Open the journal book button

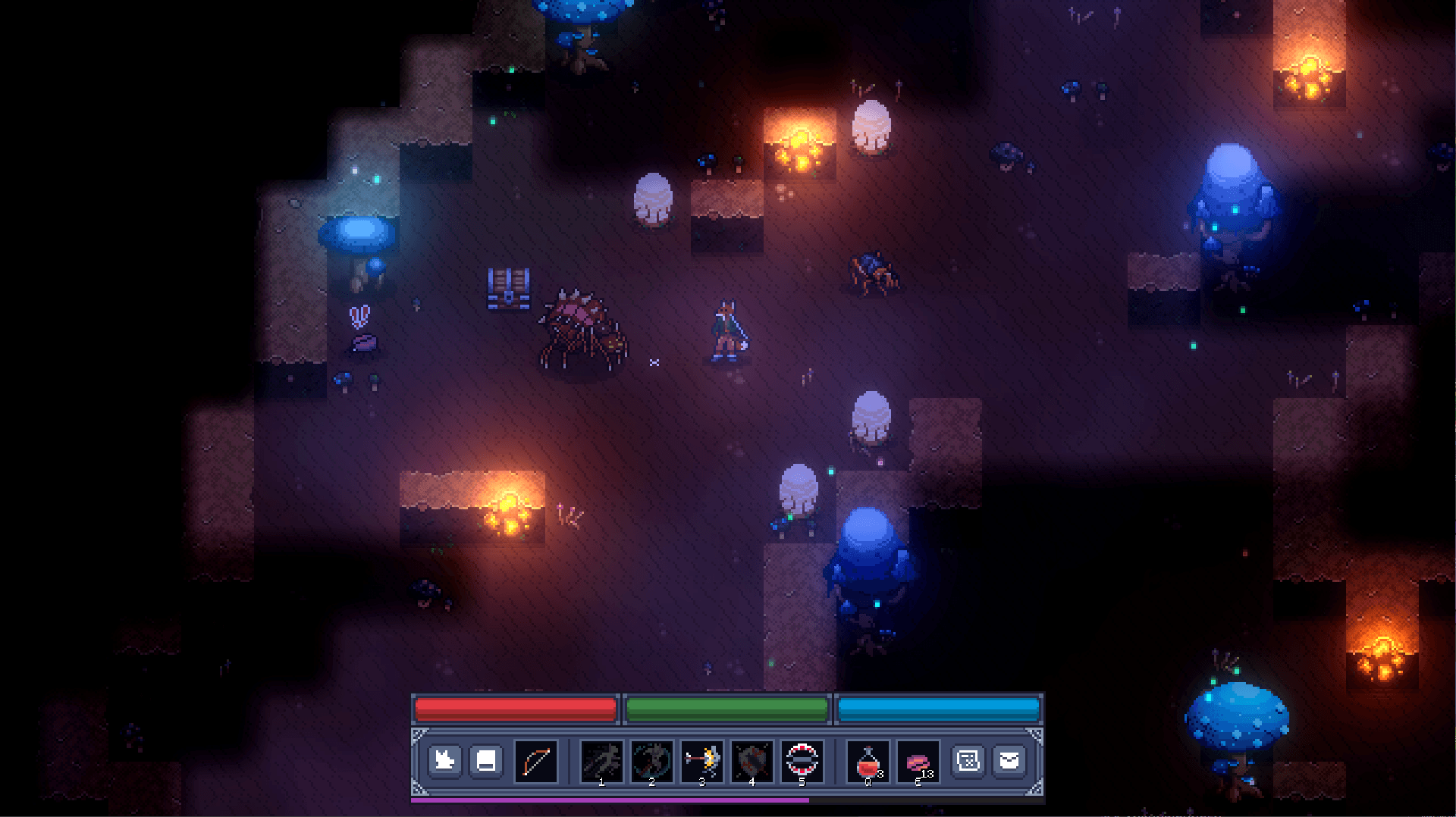tap(486, 760)
